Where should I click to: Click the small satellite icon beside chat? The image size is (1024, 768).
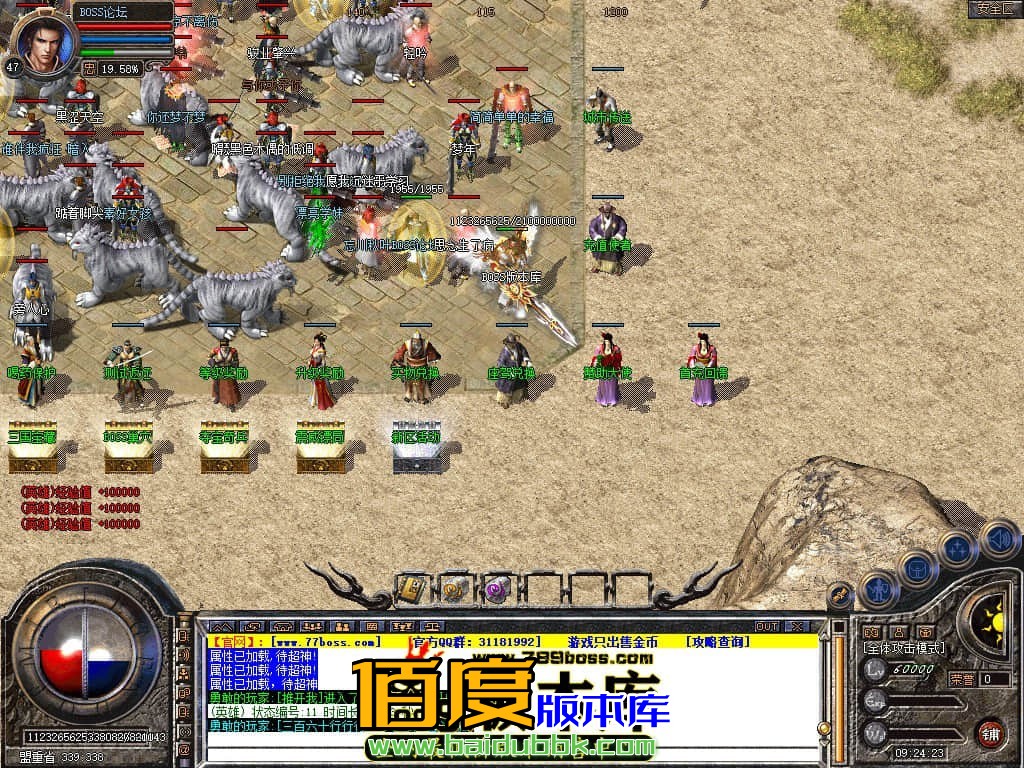click(840, 597)
